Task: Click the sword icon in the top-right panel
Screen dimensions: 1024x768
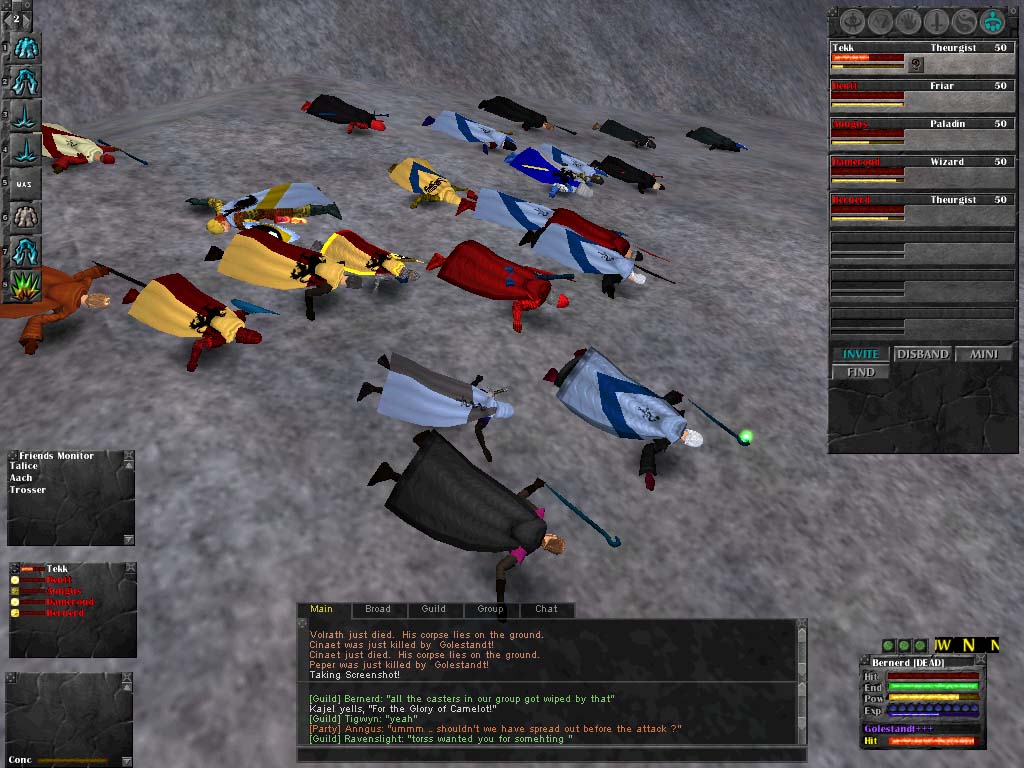Action: pos(937,21)
